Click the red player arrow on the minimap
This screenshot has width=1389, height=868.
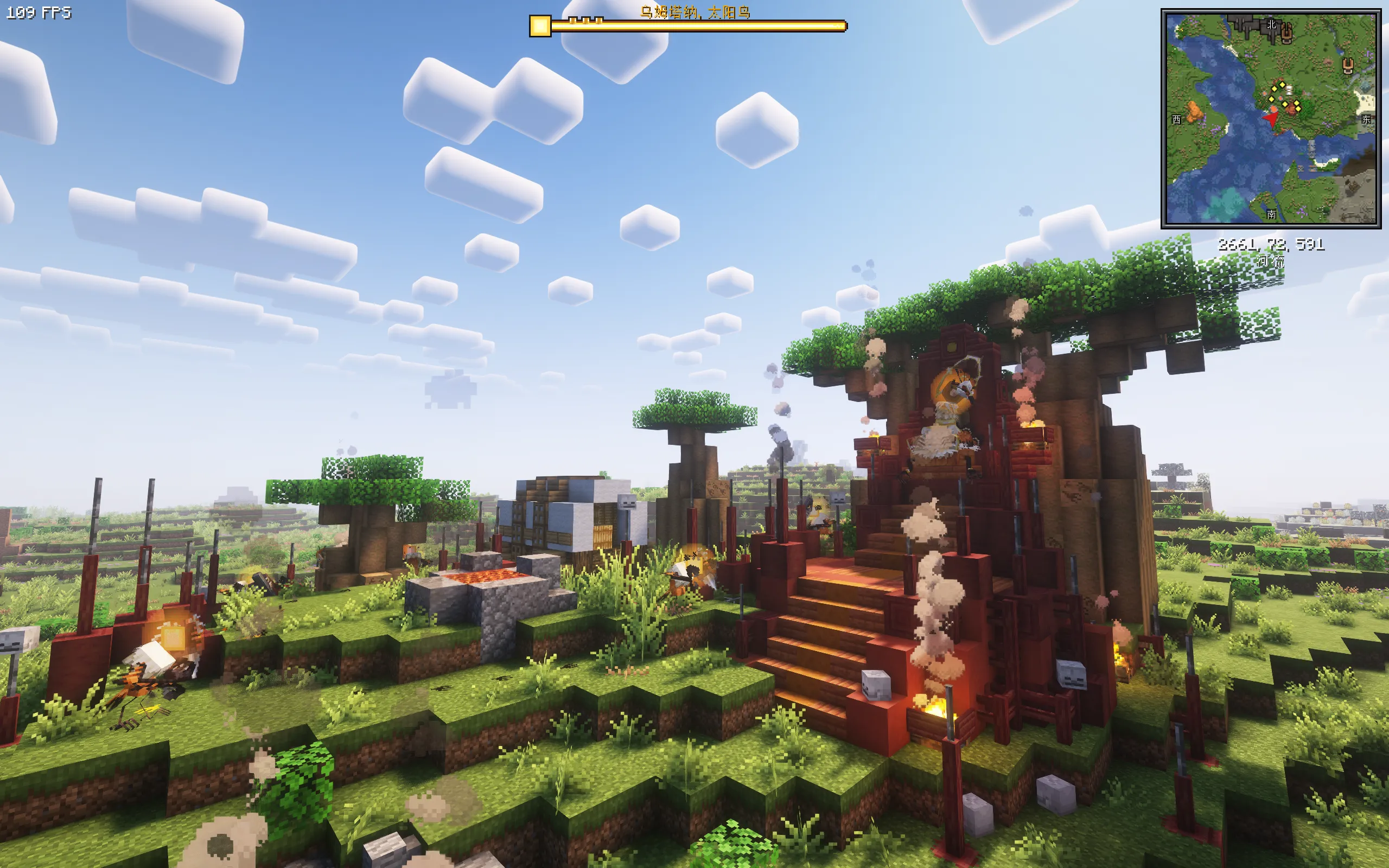coord(1270,118)
